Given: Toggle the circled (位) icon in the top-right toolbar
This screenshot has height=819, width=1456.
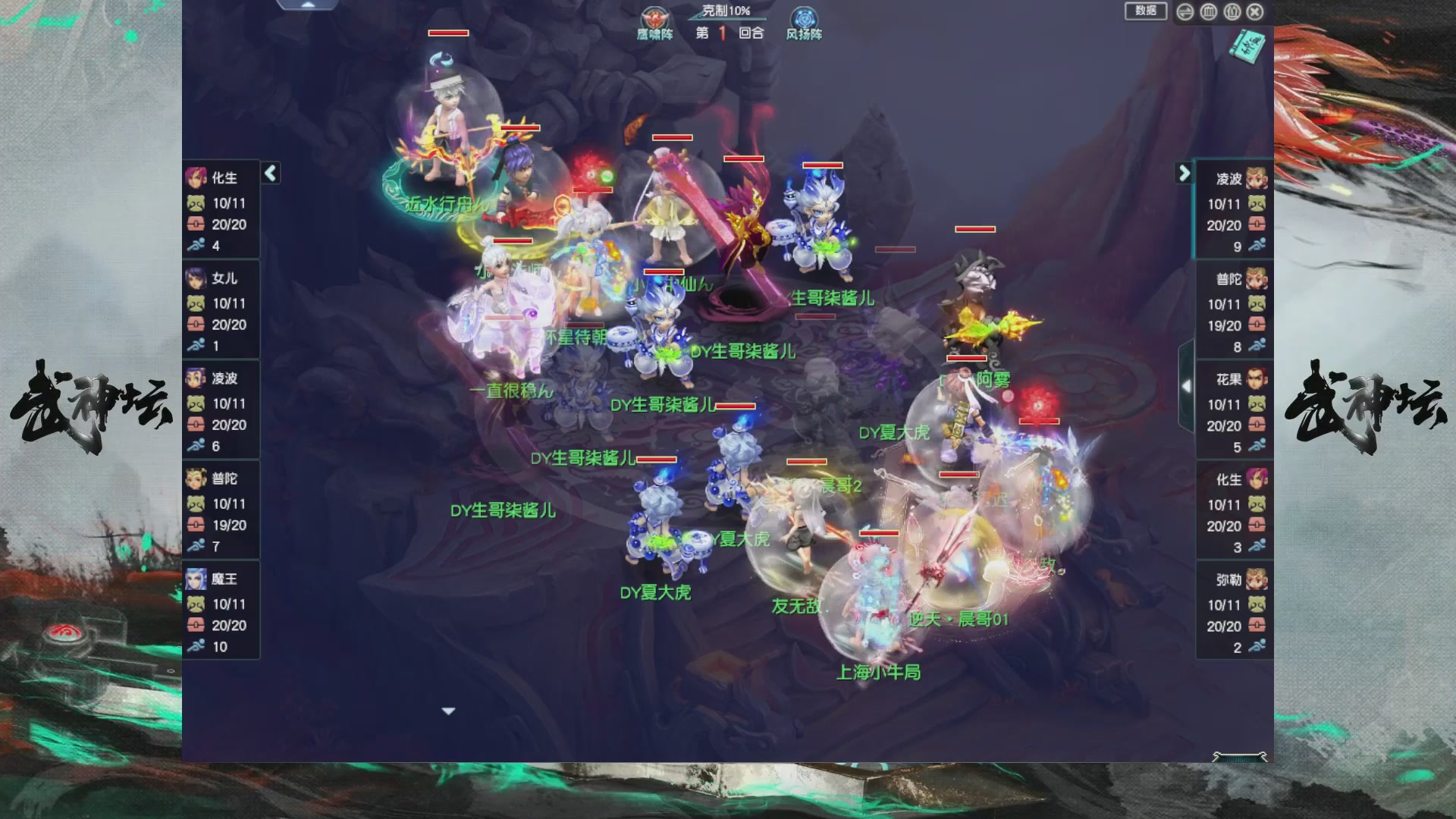Looking at the screenshot, I should tap(1232, 13).
